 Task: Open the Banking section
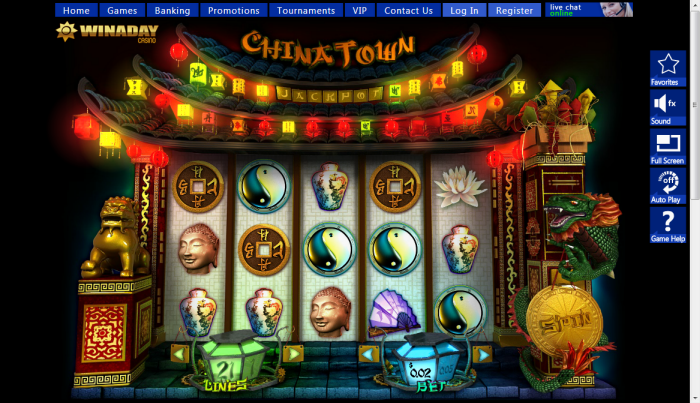tap(172, 11)
